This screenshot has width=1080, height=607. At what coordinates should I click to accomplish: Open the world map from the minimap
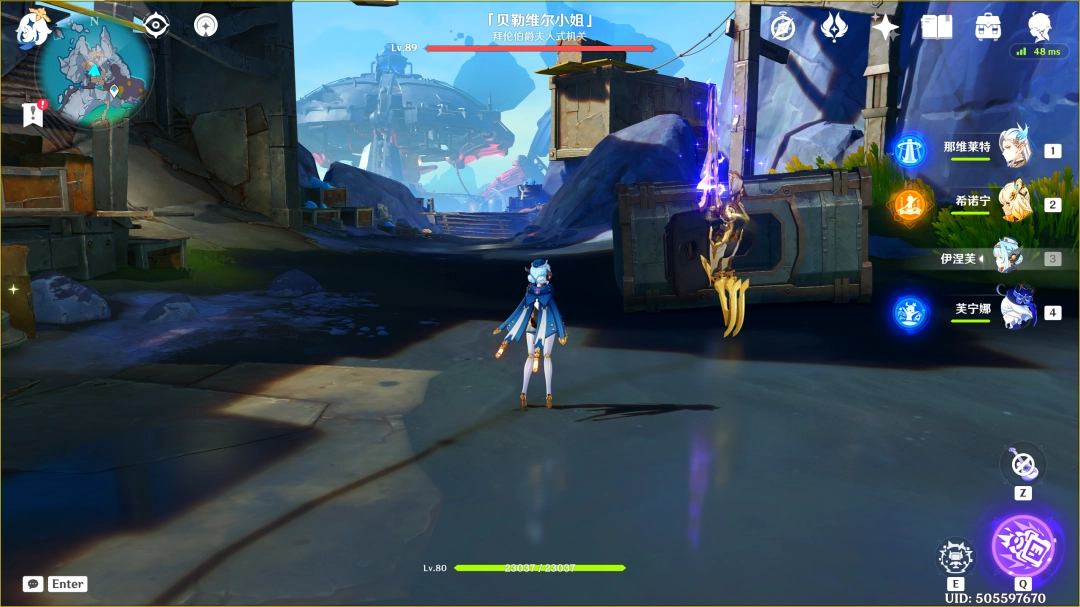96,71
